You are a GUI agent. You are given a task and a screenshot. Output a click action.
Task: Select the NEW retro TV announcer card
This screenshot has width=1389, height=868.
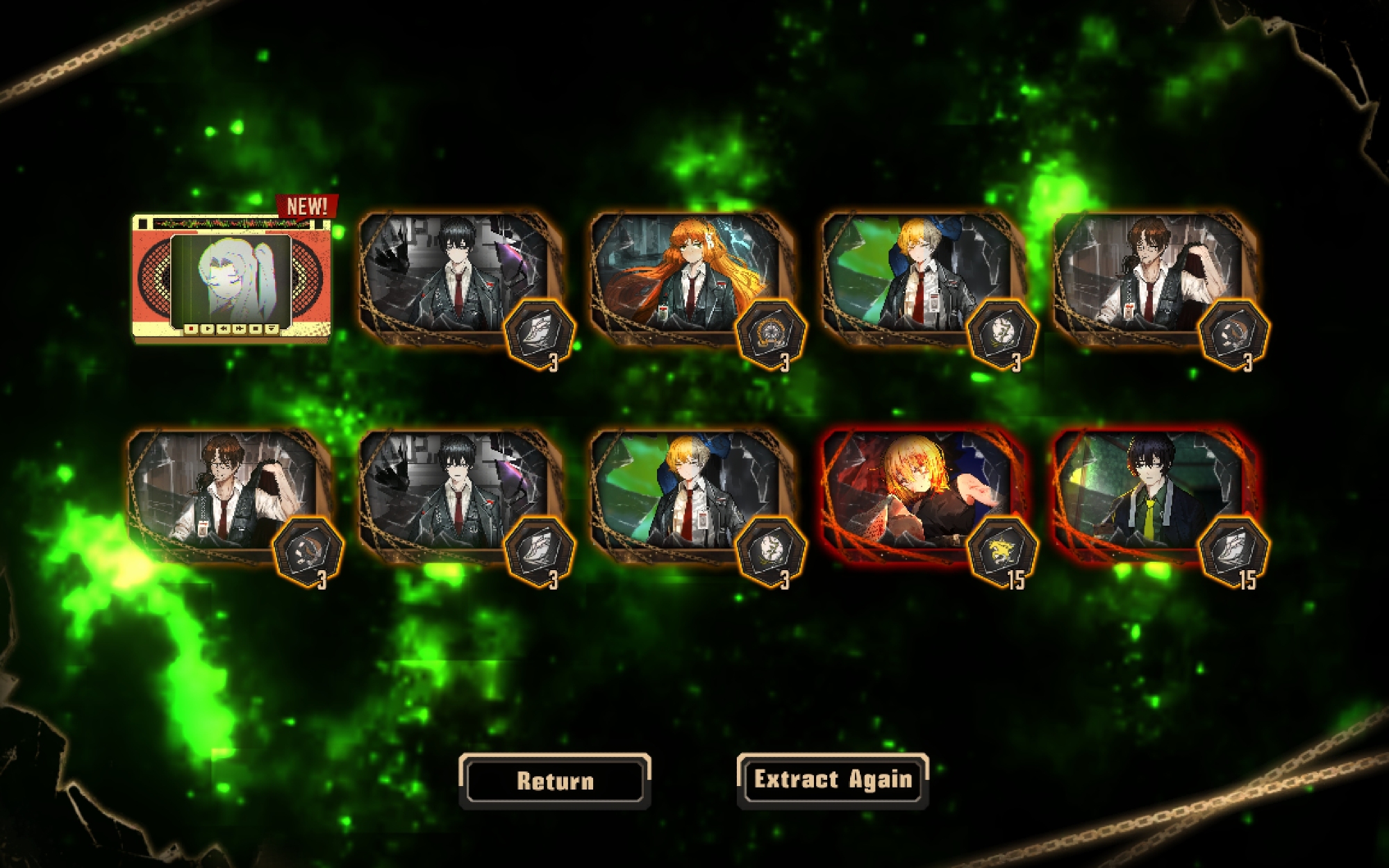pos(231,278)
